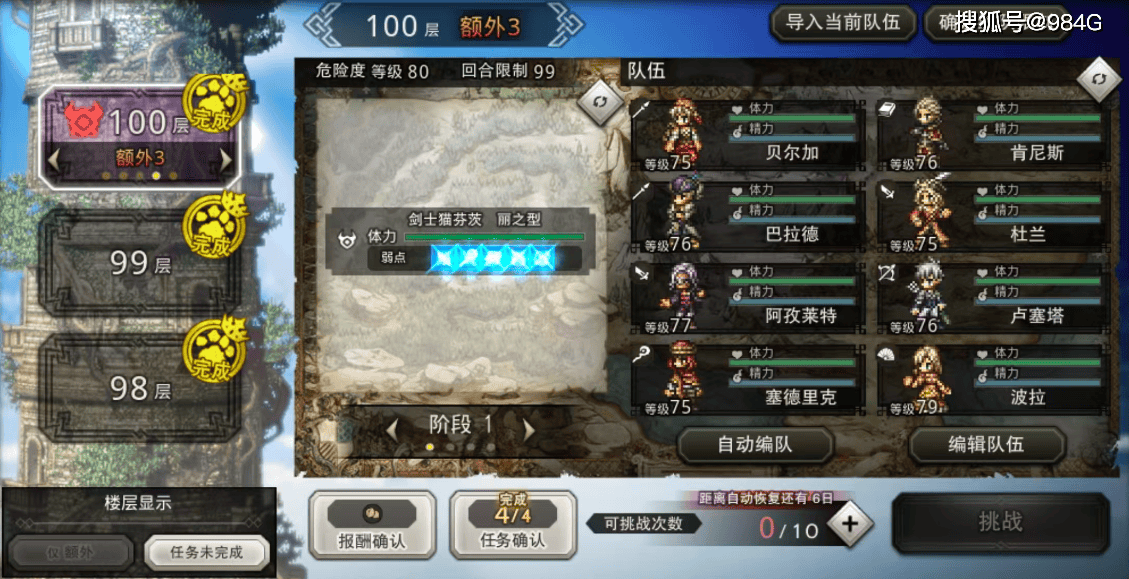This screenshot has width=1129, height=579.
Task: Start the battle with 挑战 button
Action: coord(1000,522)
